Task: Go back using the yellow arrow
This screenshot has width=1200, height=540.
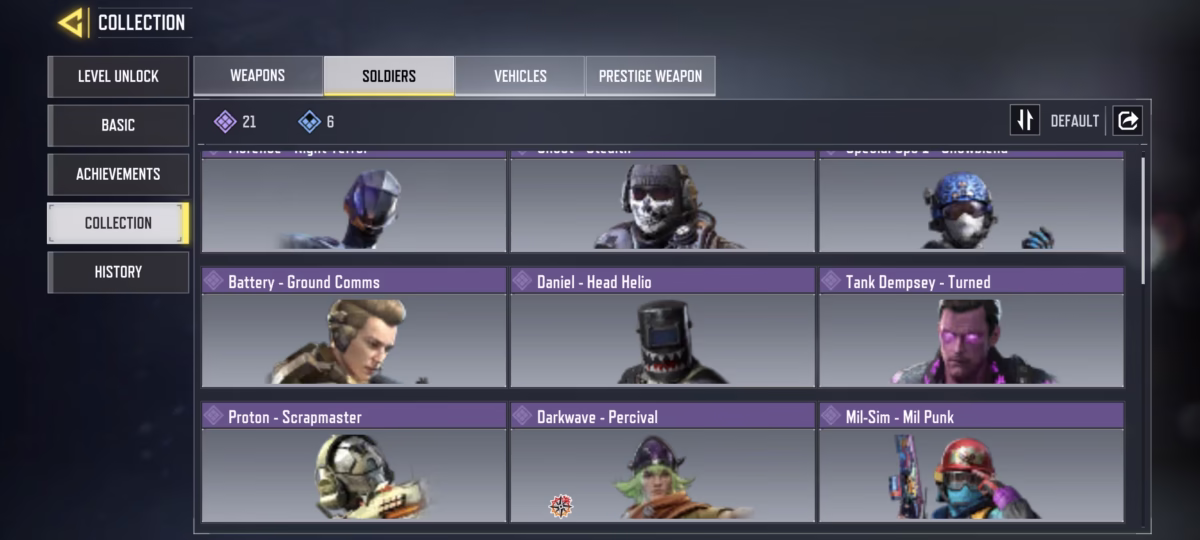Action: 71,22
